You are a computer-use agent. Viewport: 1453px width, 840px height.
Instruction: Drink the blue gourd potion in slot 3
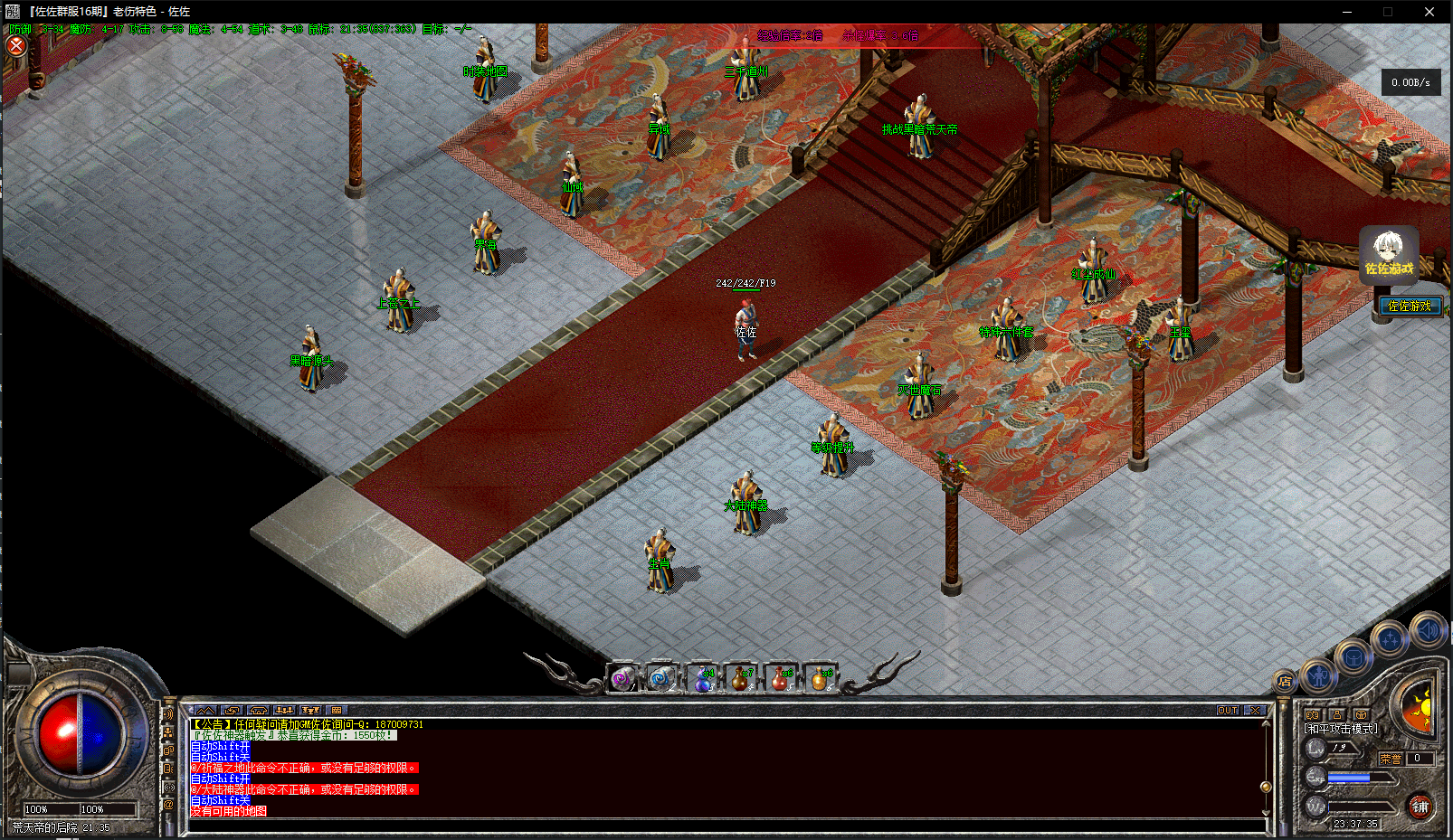pyautogui.click(x=702, y=679)
